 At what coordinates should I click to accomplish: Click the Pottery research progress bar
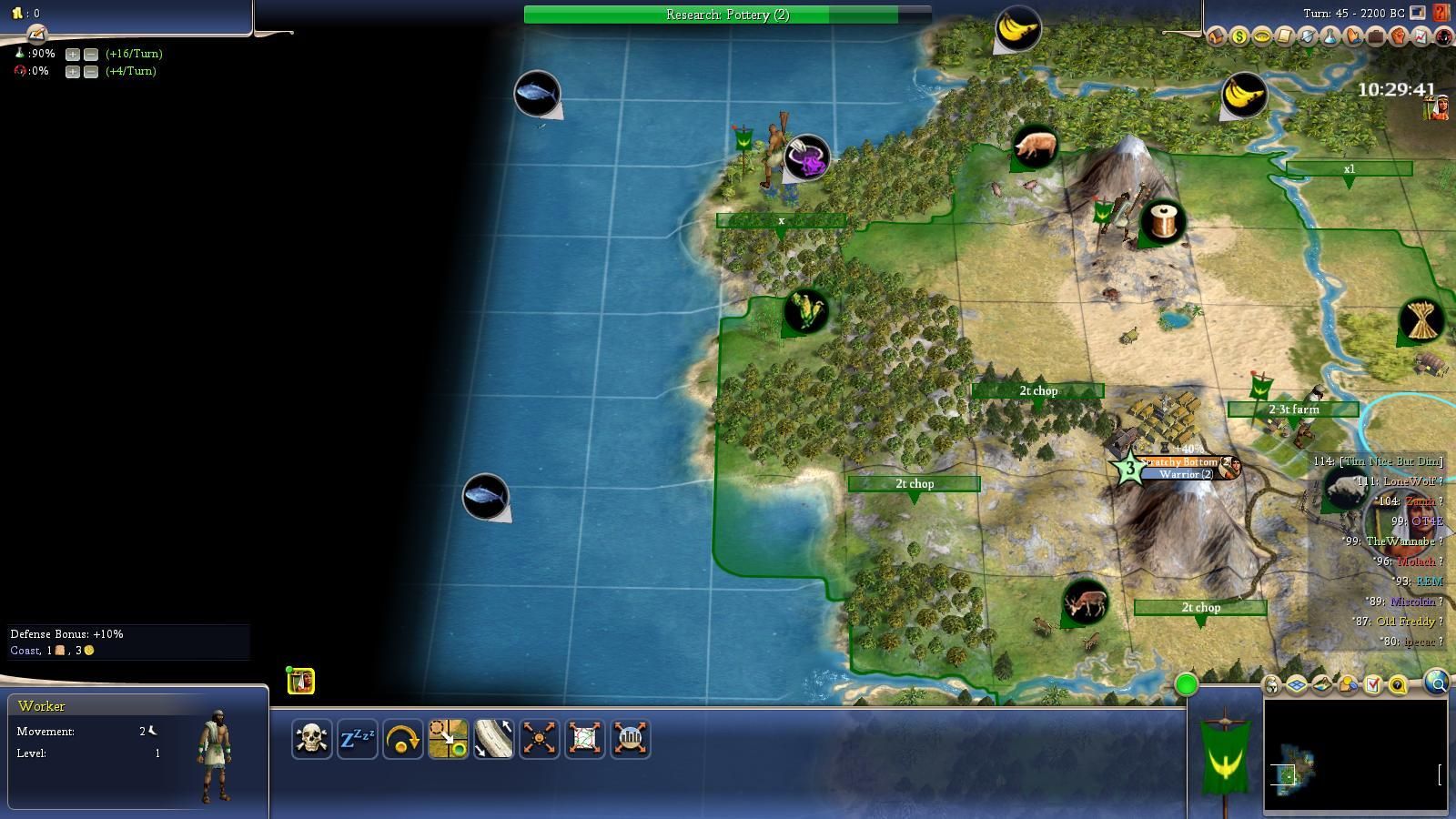[x=727, y=15]
